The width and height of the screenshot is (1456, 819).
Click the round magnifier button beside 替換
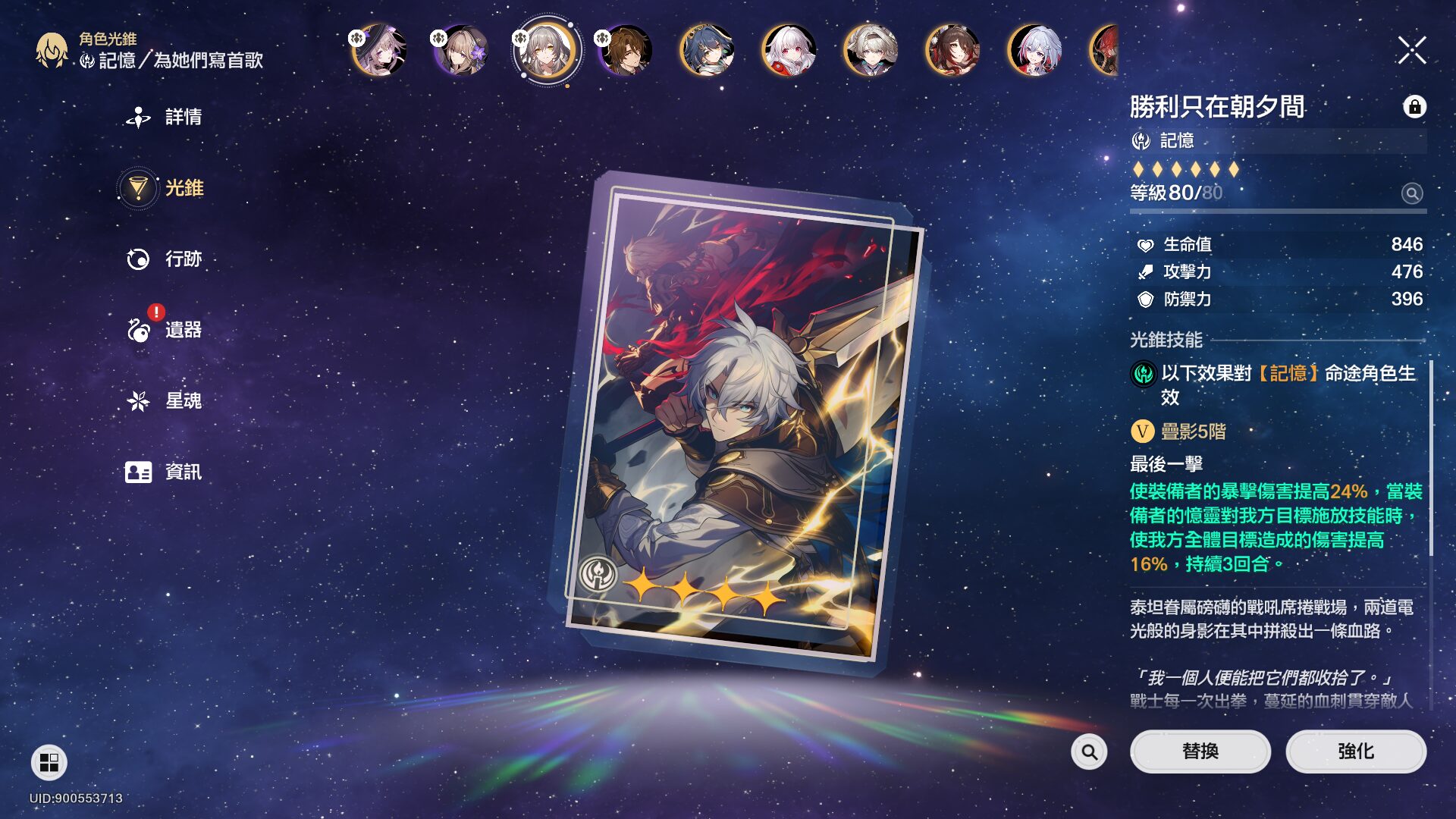tap(1089, 752)
